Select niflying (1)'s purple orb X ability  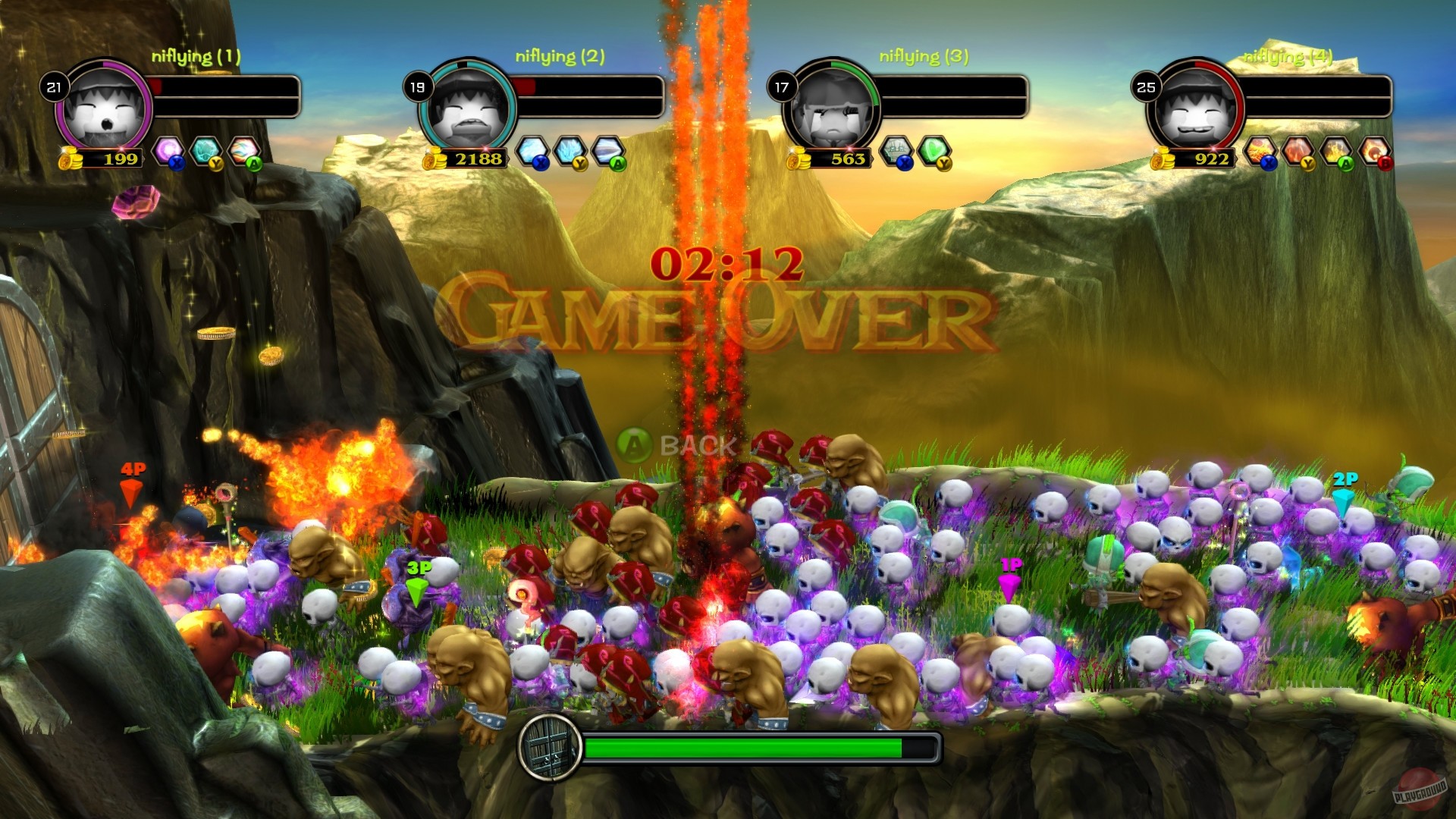pyautogui.click(x=168, y=149)
